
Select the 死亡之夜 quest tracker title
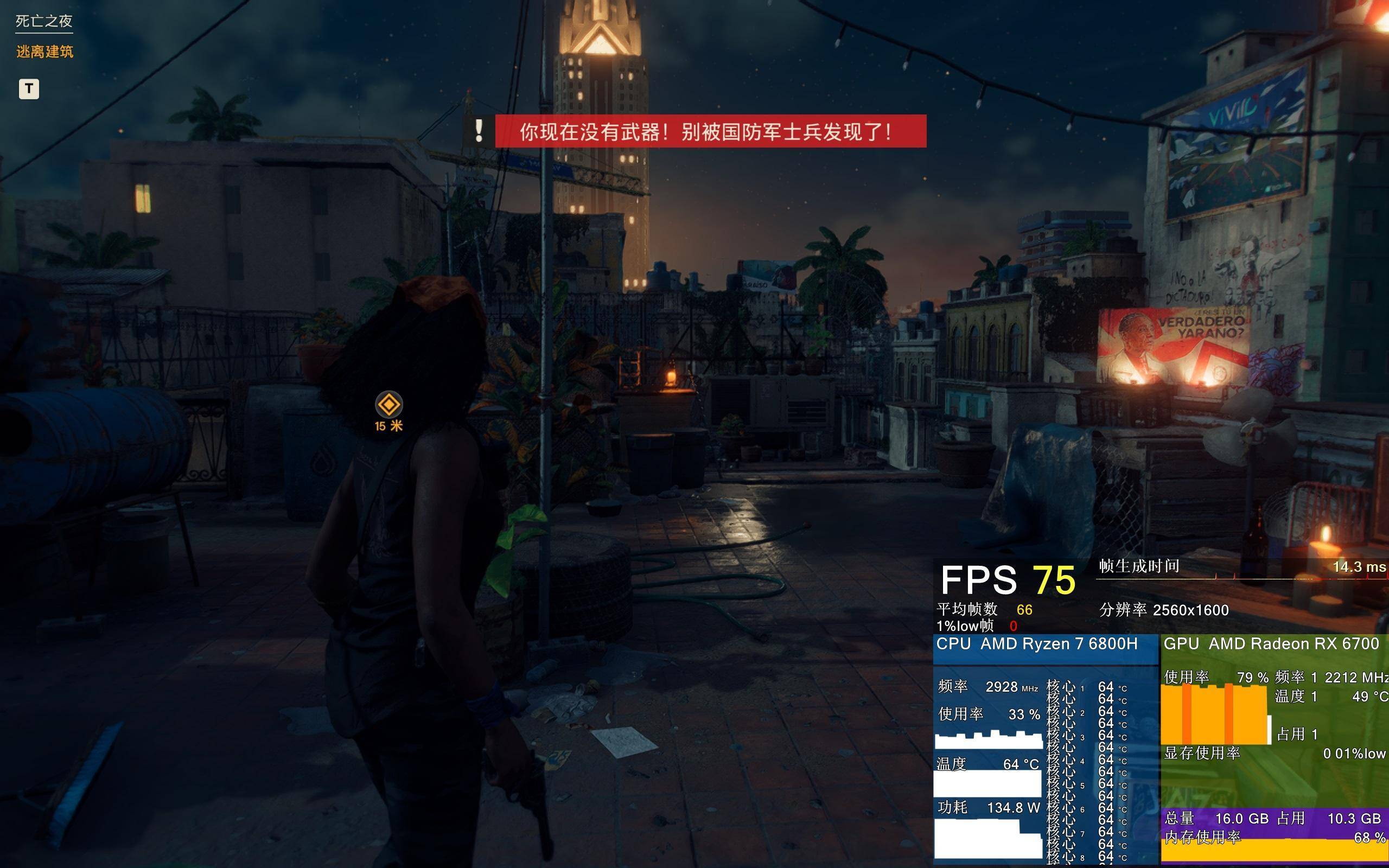pyautogui.click(x=43, y=21)
